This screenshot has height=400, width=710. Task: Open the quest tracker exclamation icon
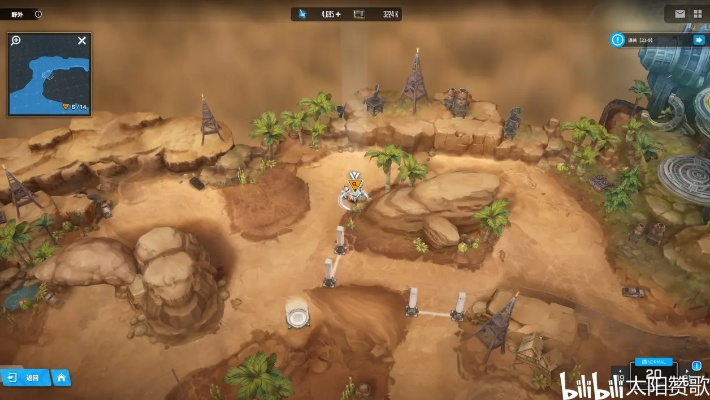tap(619, 40)
